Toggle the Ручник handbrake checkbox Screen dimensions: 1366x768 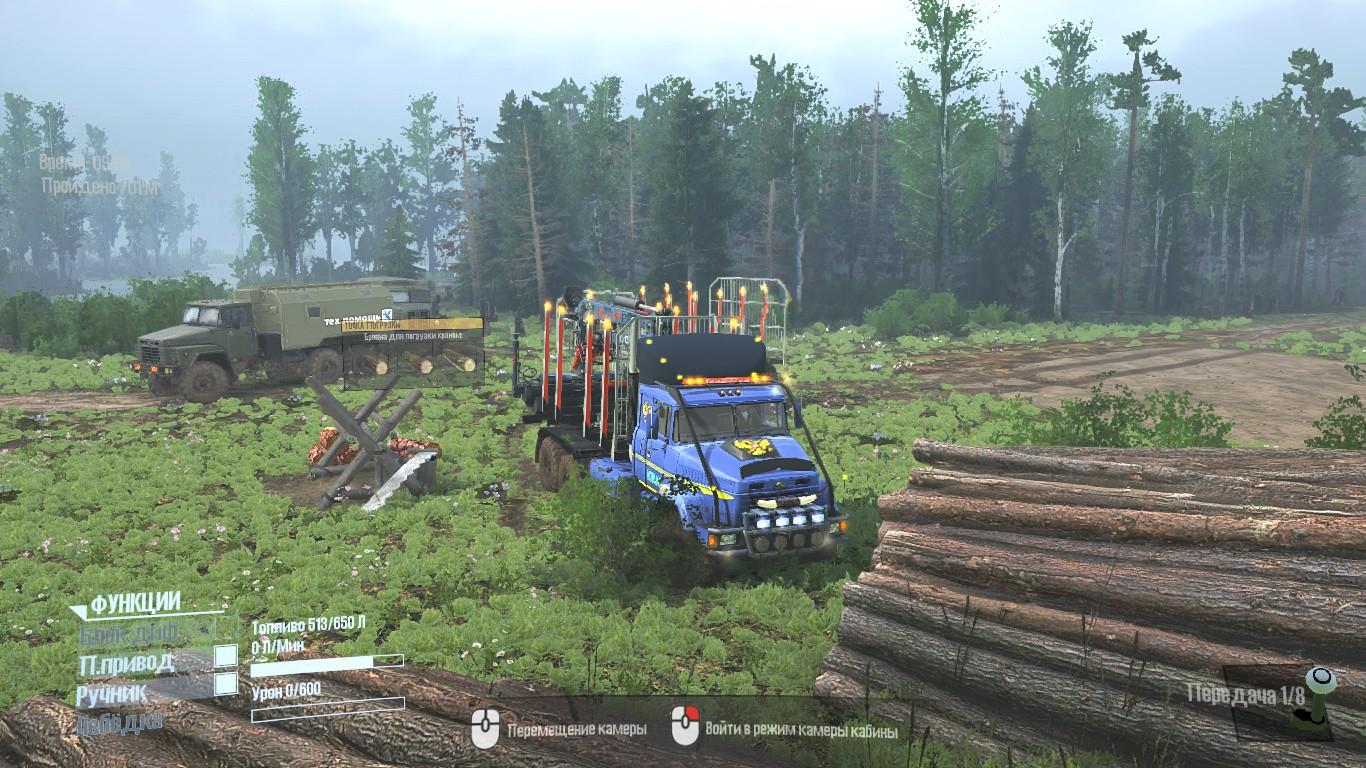(x=226, y=684)
